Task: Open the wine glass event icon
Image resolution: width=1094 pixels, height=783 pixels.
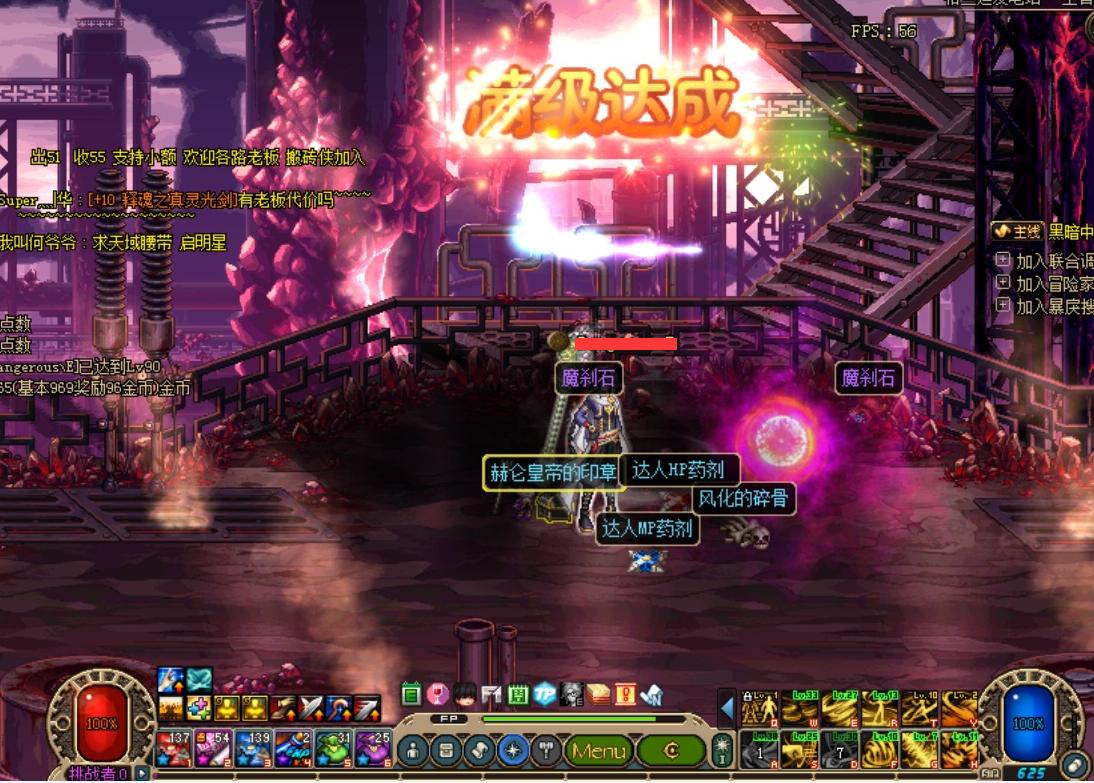Action: click(437, 693)
